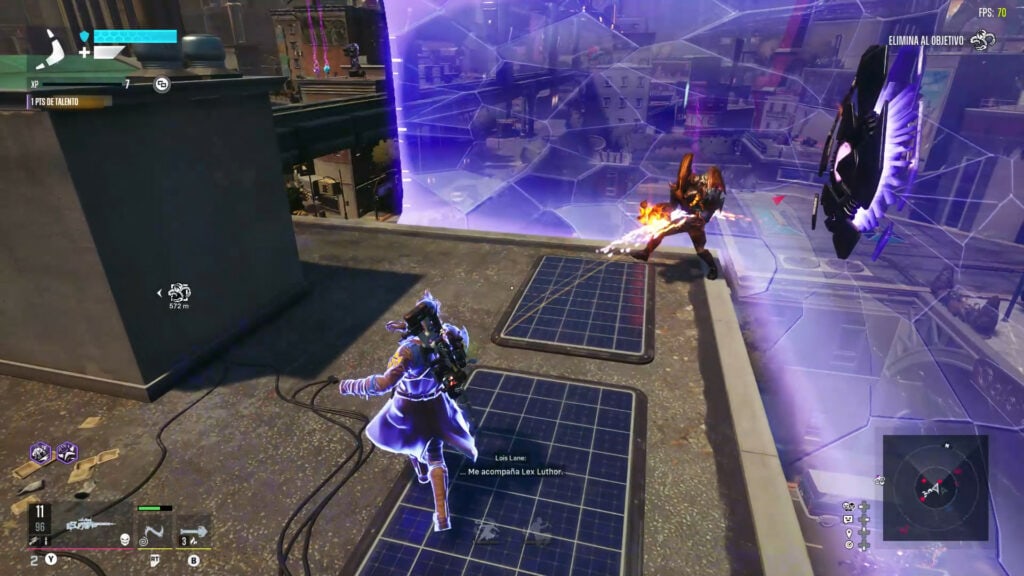Open the minimap radar
The height and width of the screenshot is (576, 1024).
[x=935, y=487]
